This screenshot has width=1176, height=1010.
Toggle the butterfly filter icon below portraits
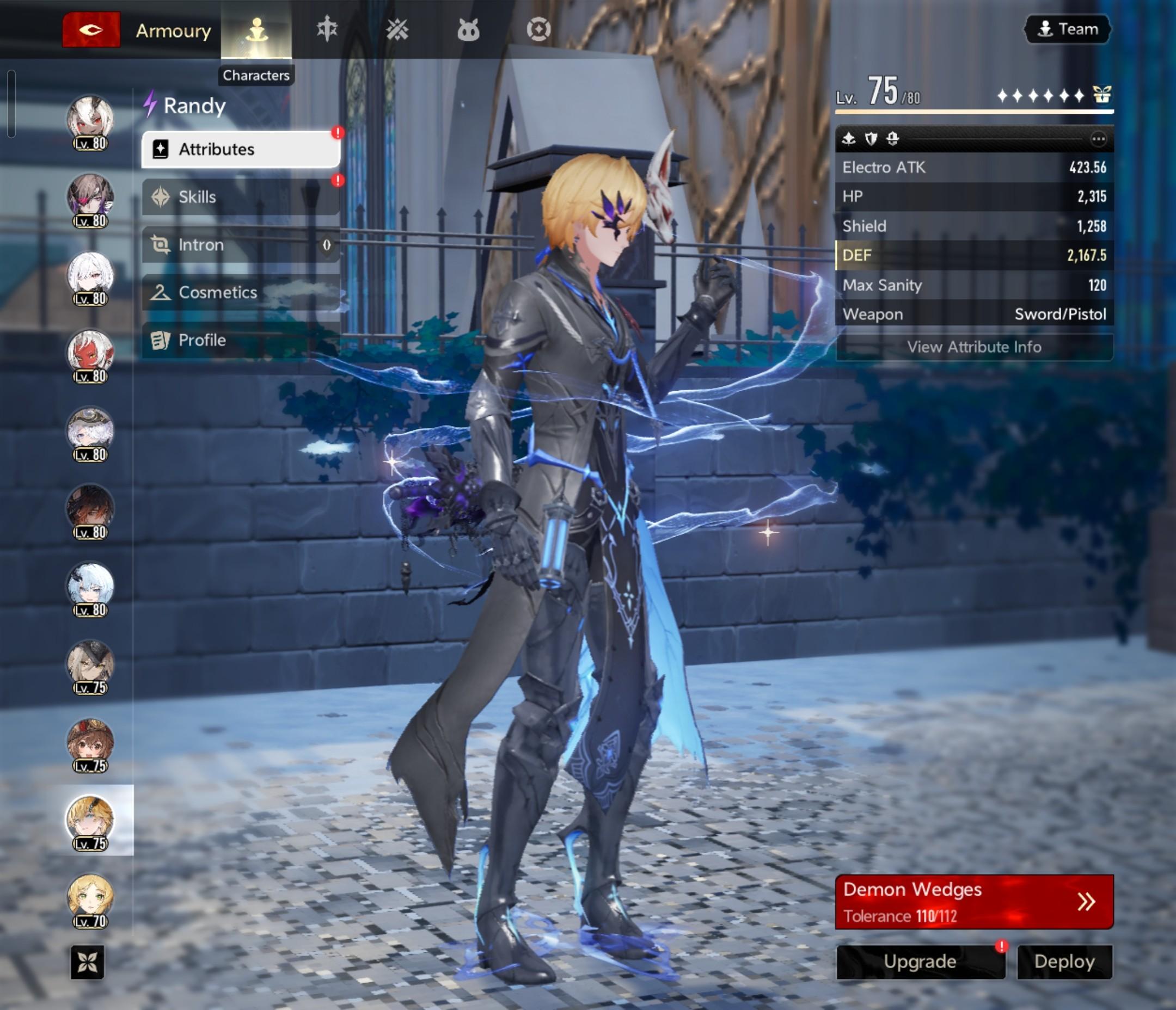pos(88,962)
